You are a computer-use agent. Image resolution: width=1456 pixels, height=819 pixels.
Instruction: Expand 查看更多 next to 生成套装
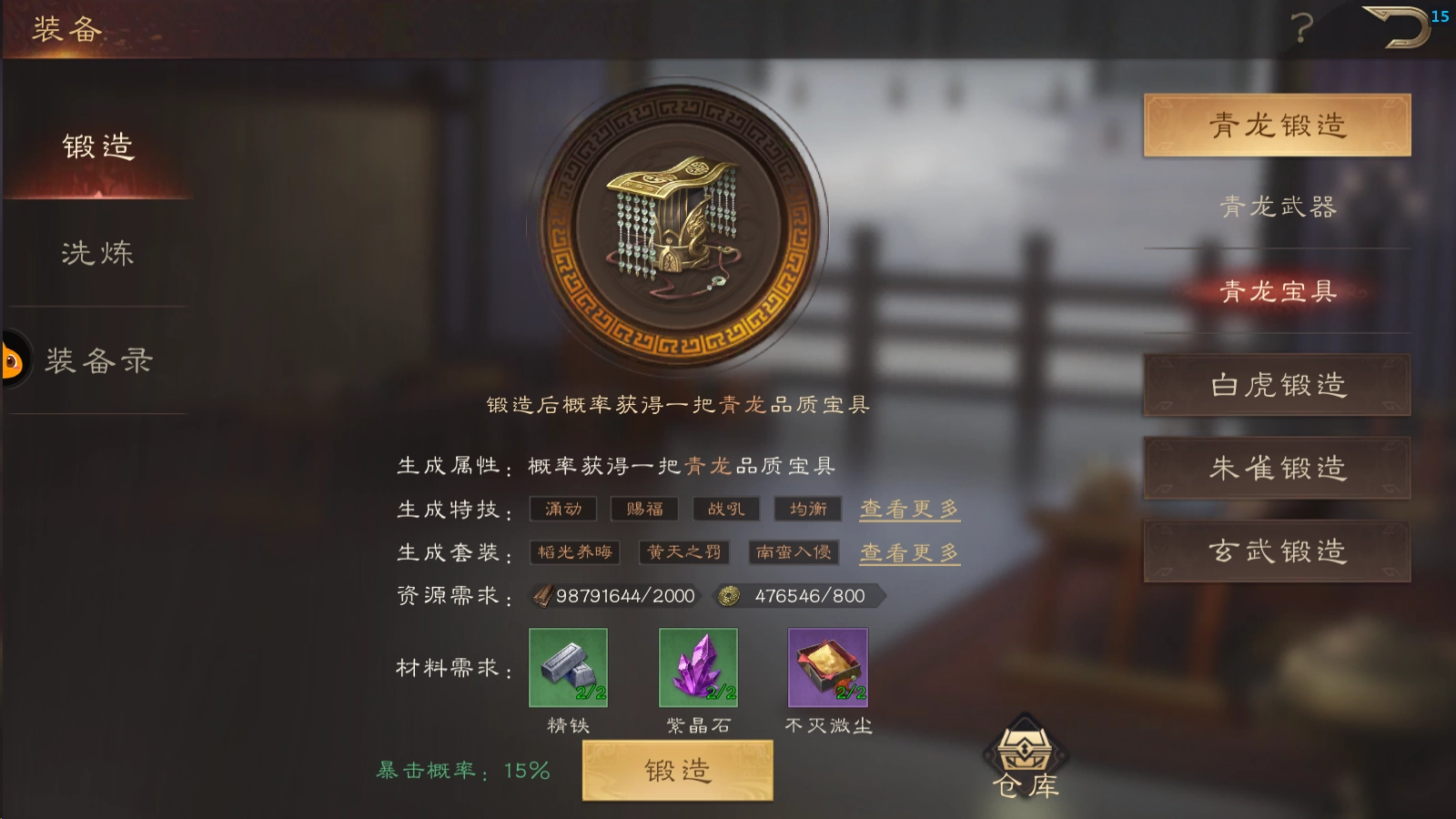tap(908, 552)
